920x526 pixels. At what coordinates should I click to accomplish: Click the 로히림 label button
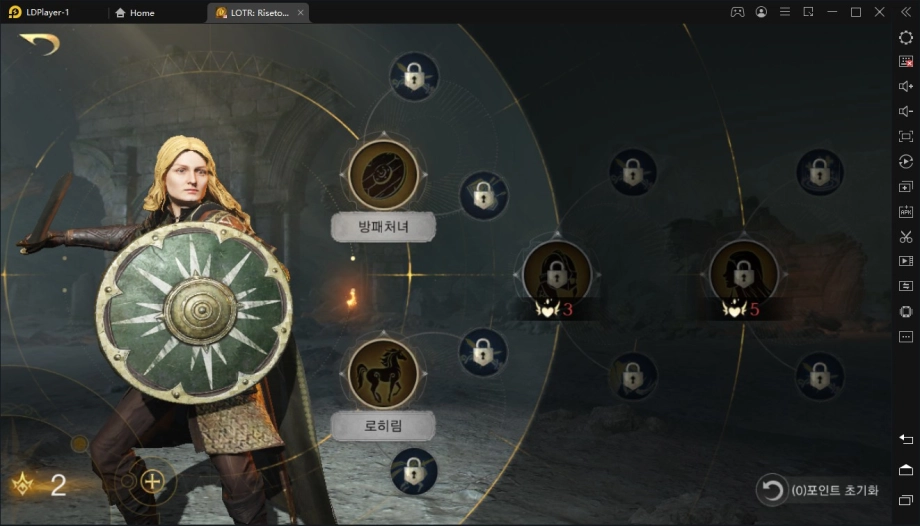click(x=383, y=426)
